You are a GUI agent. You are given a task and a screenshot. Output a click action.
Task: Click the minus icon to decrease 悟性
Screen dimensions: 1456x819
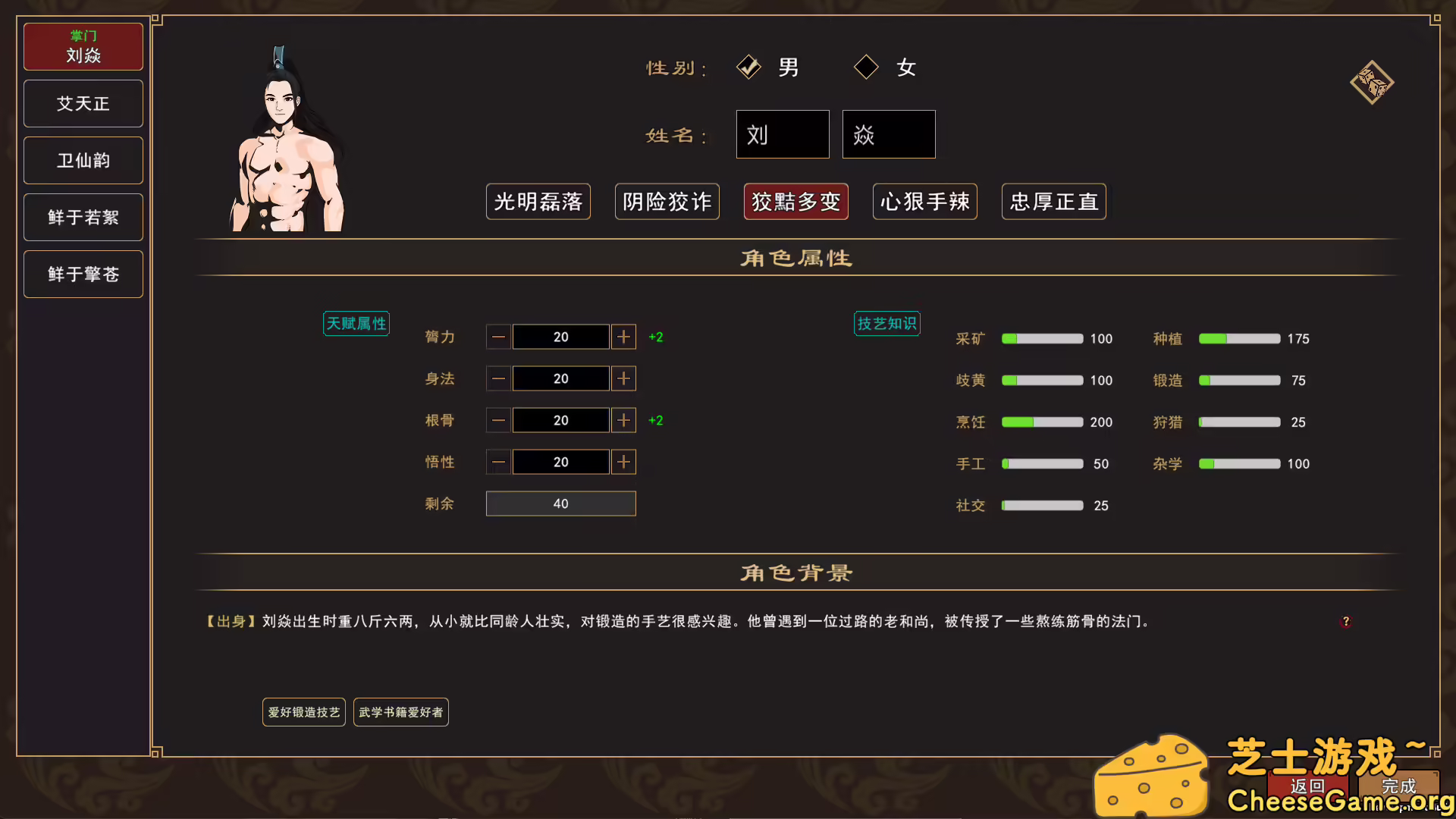click(x=498, y=462)
